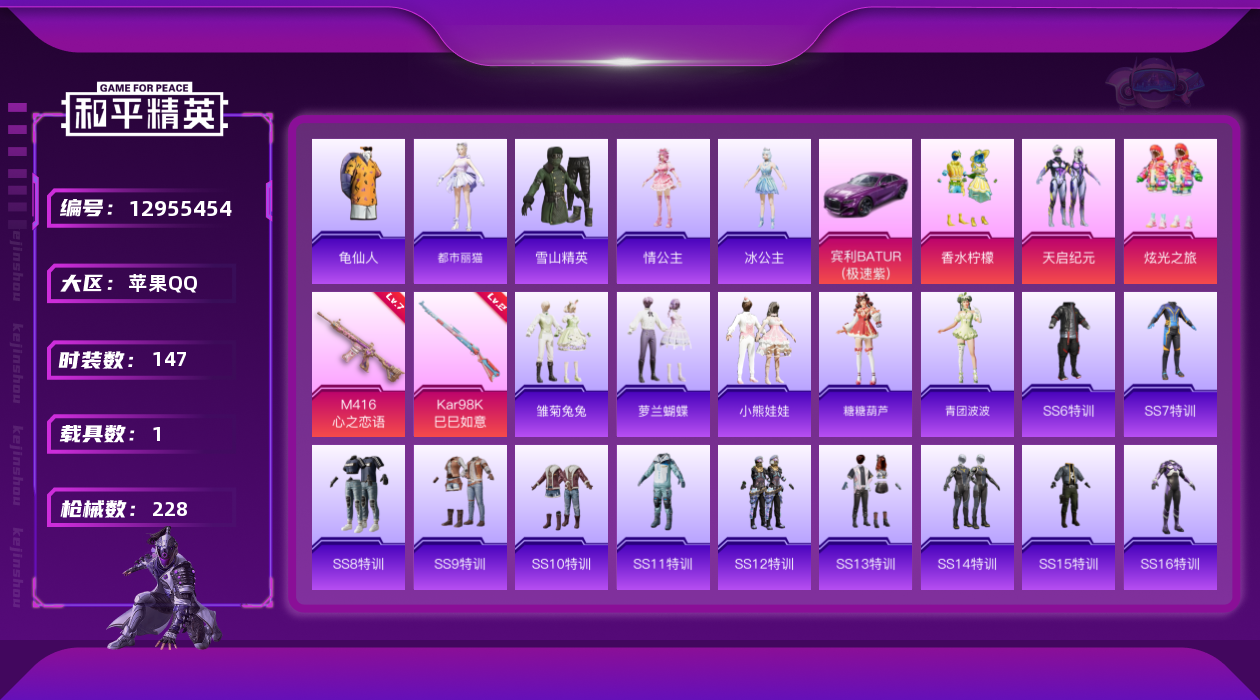Pick the 冰公主 outfit card
1260x700 pixels.
point(764,211)
